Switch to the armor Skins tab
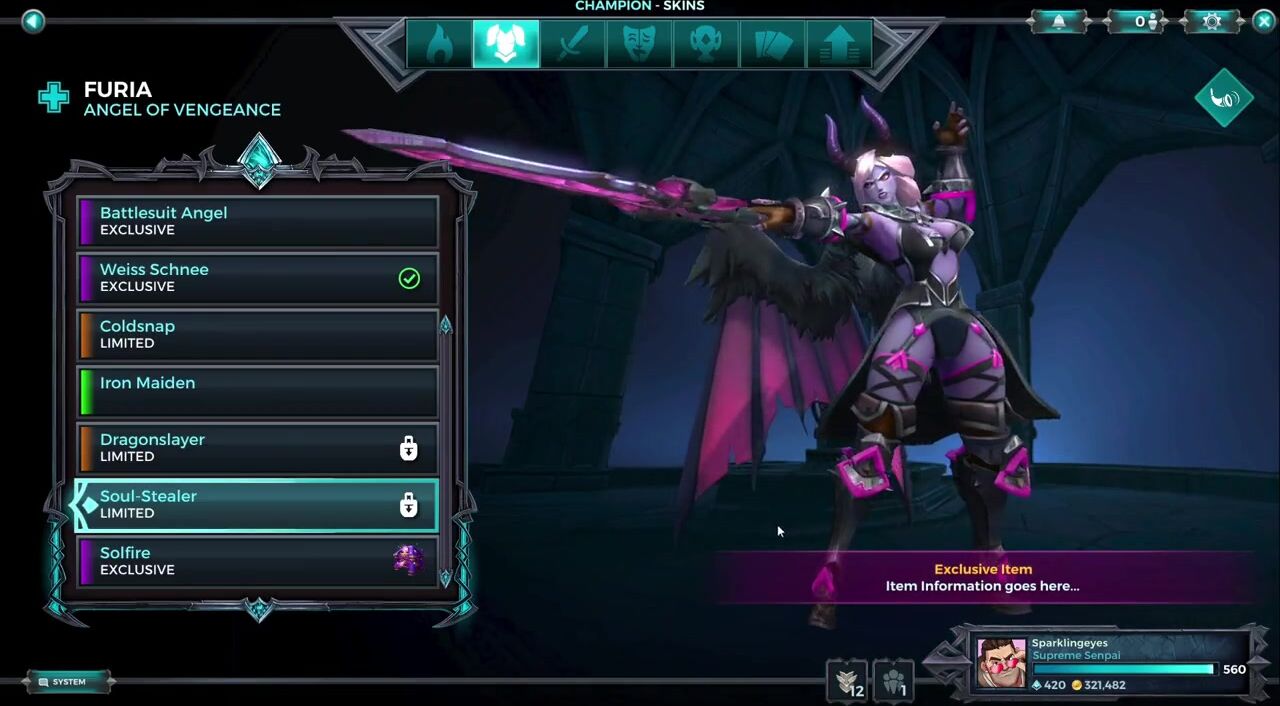This screenshot has height=706, width=1280. coord(506,45)
